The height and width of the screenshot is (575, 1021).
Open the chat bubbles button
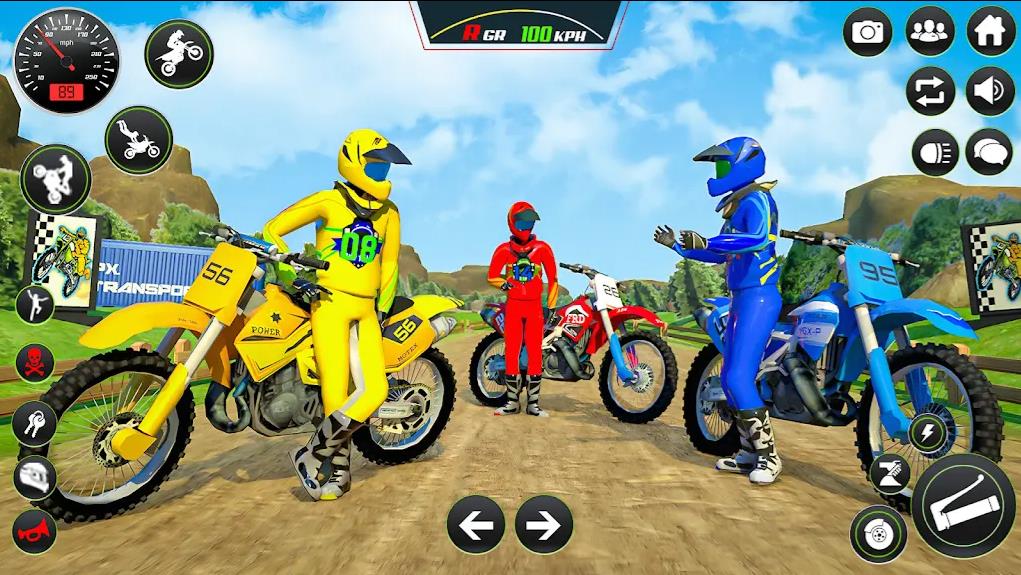click(990, 152)
